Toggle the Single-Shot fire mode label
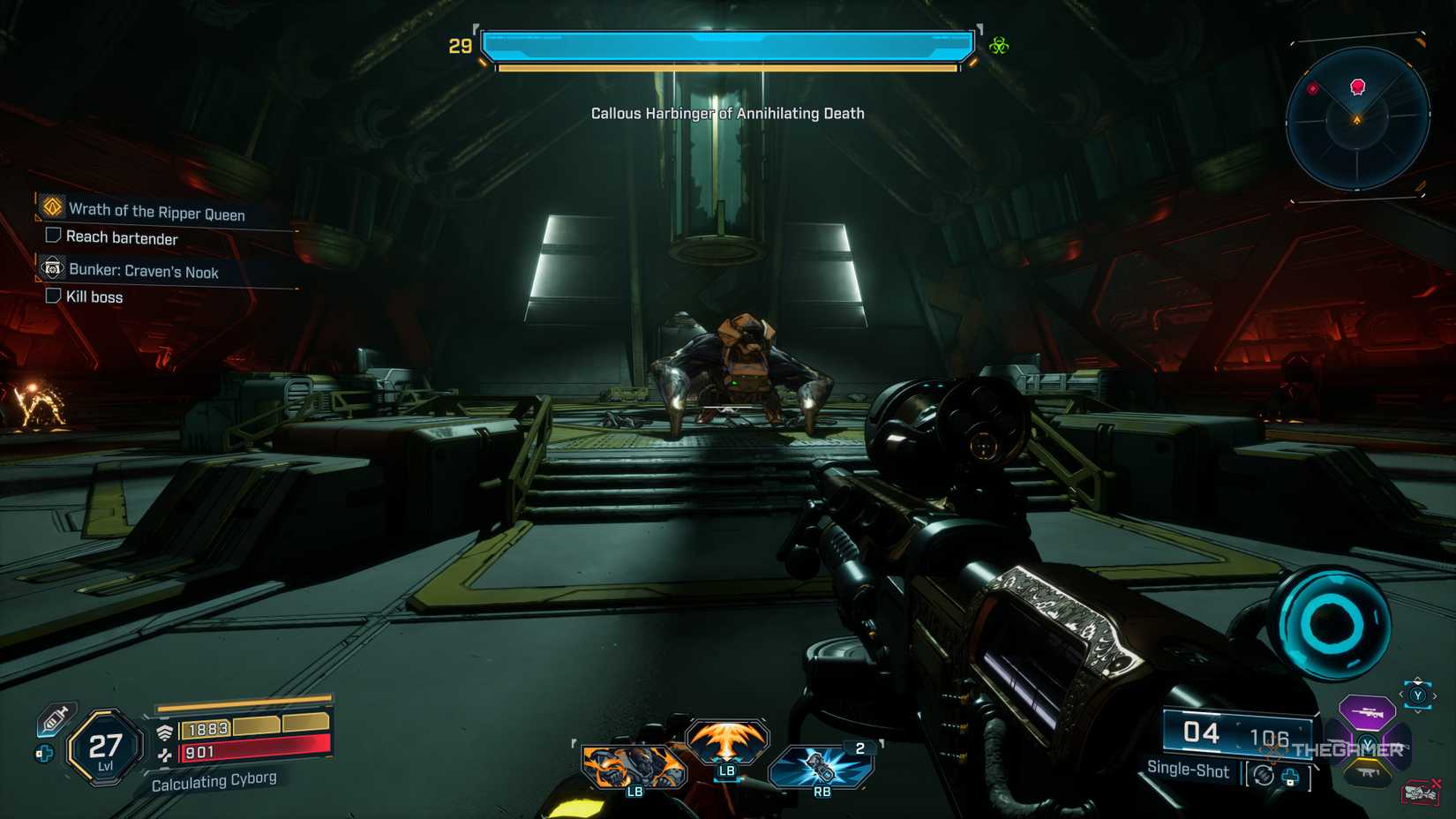Image resolution: width=1456 pixels, height=819 pixels. coord(1188,770)
